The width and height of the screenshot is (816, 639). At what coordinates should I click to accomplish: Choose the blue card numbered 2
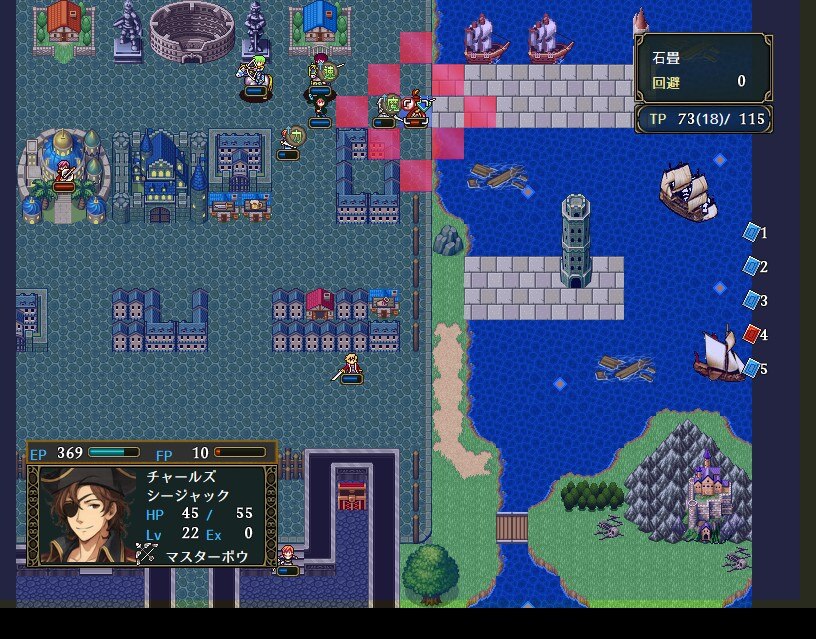point(752,266)
